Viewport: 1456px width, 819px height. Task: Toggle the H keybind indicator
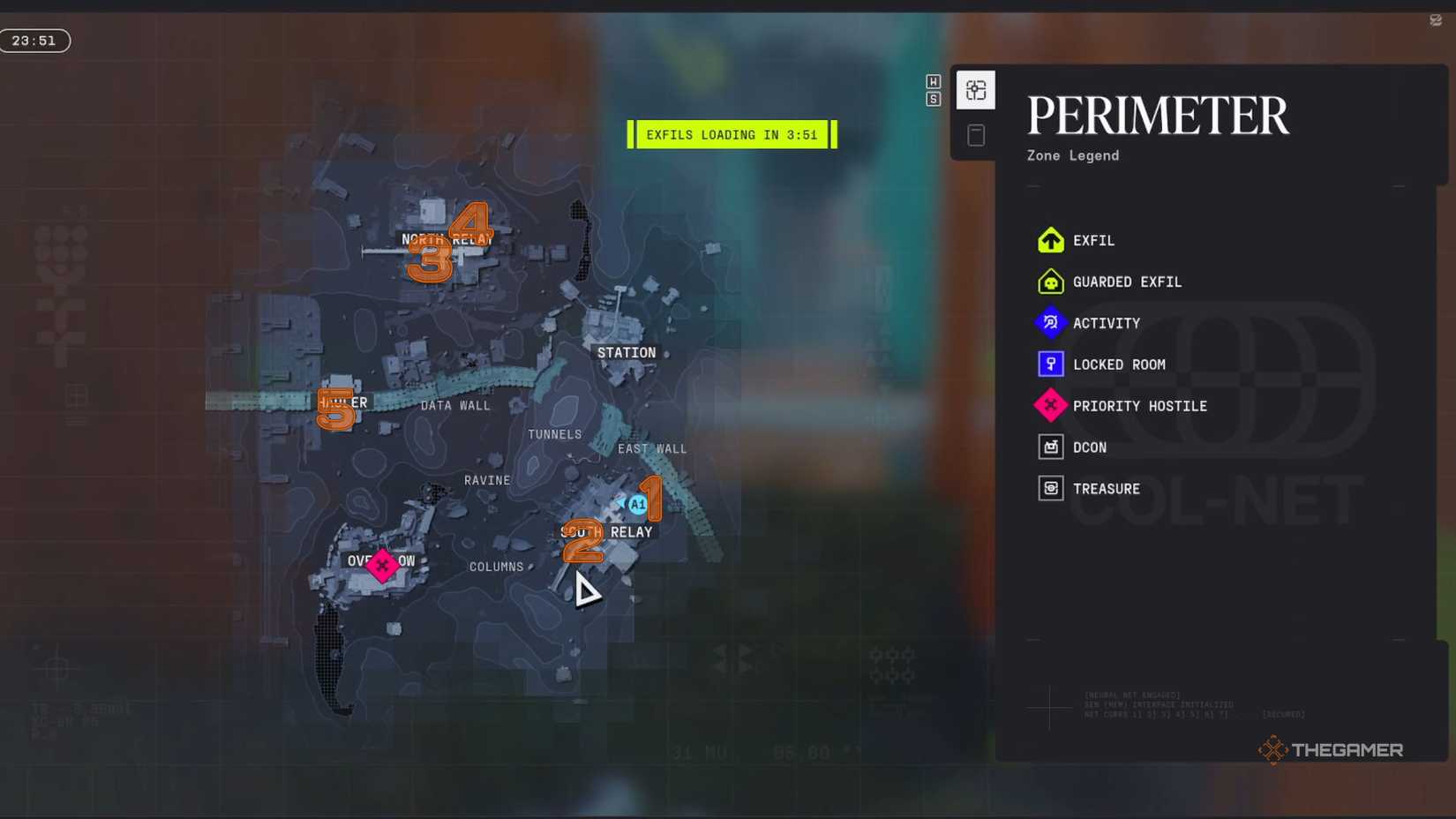pos(933,81)
